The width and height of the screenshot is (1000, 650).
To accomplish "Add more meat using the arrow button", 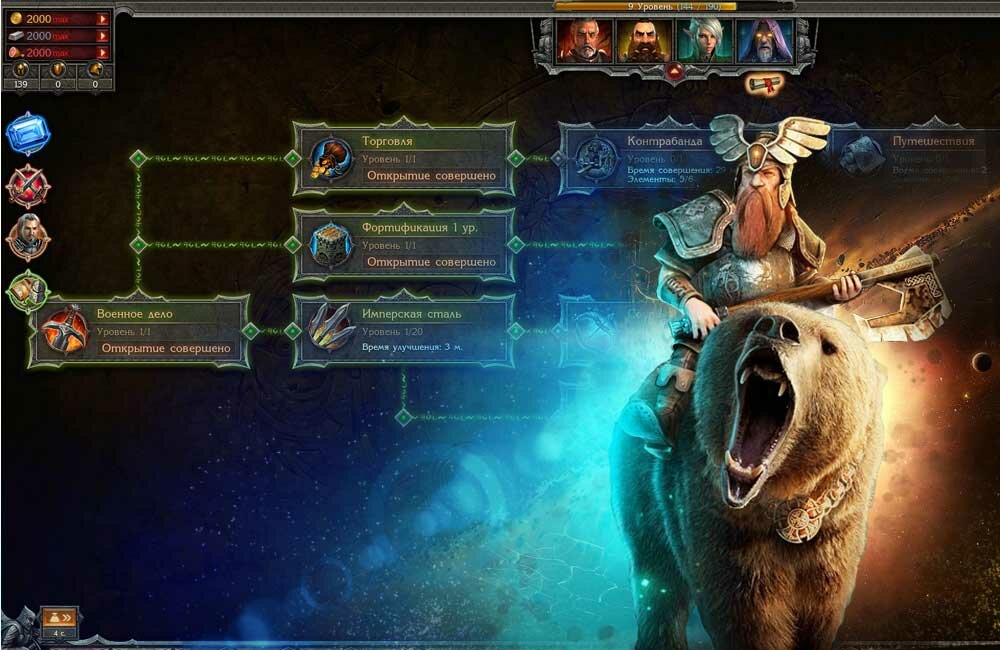I will pos(102,52).
